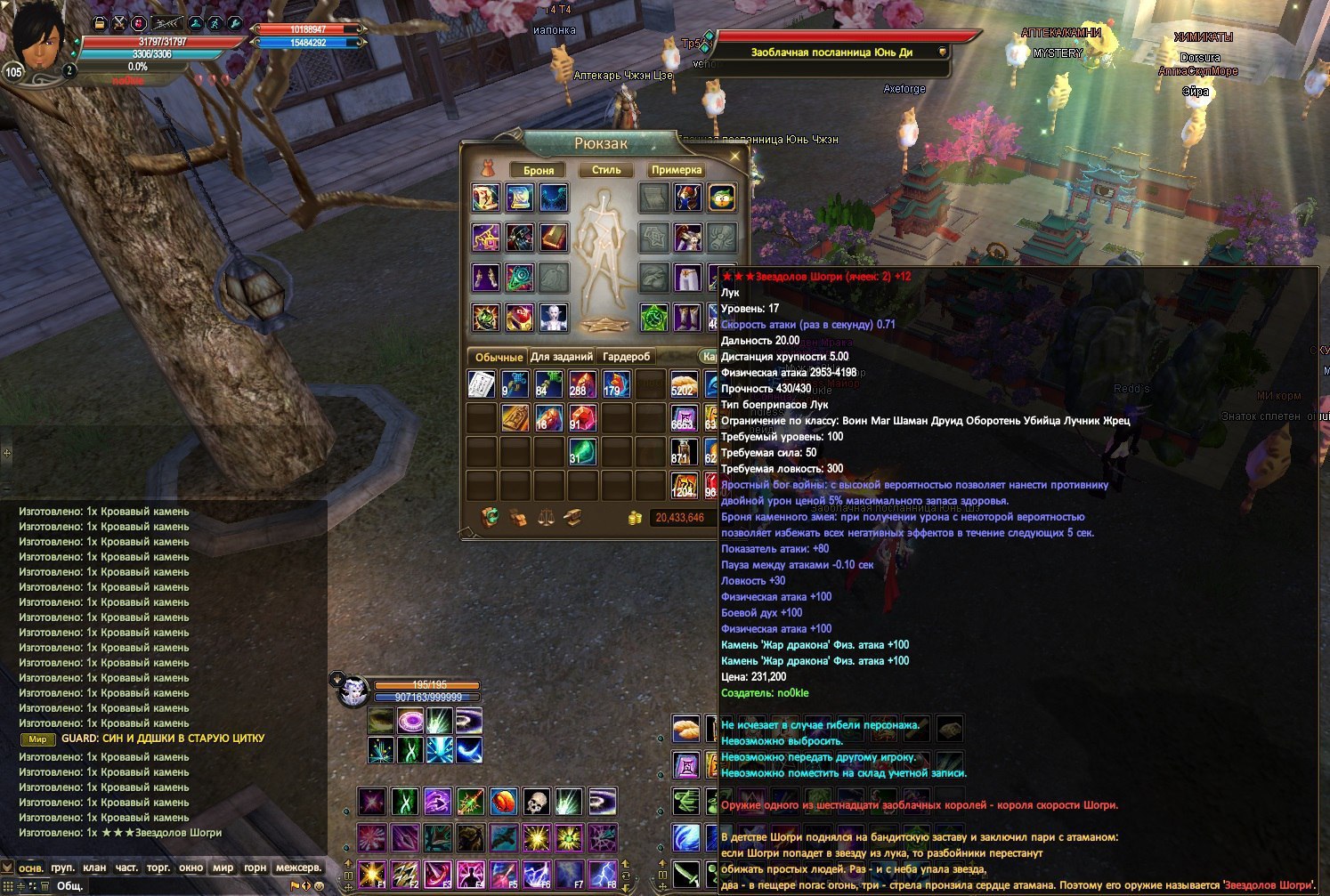Use the skull skill on the hotbar
Viewport: 1330px width, 896px height.
click(536, 802)
